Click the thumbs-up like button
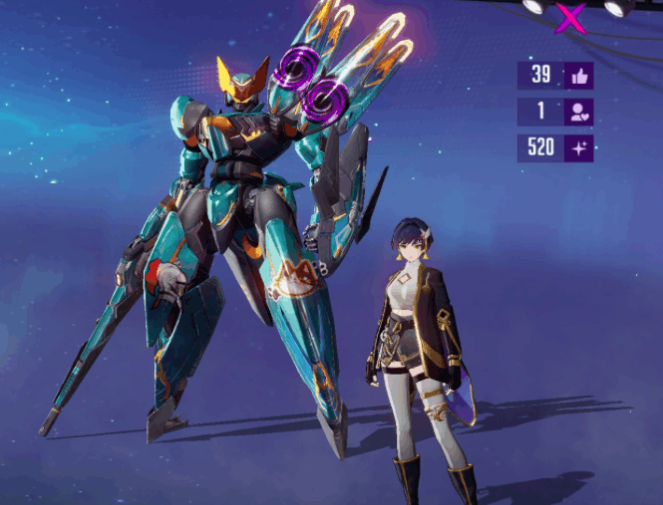Viewport: 663px width, 505px height. pos(579,76)
